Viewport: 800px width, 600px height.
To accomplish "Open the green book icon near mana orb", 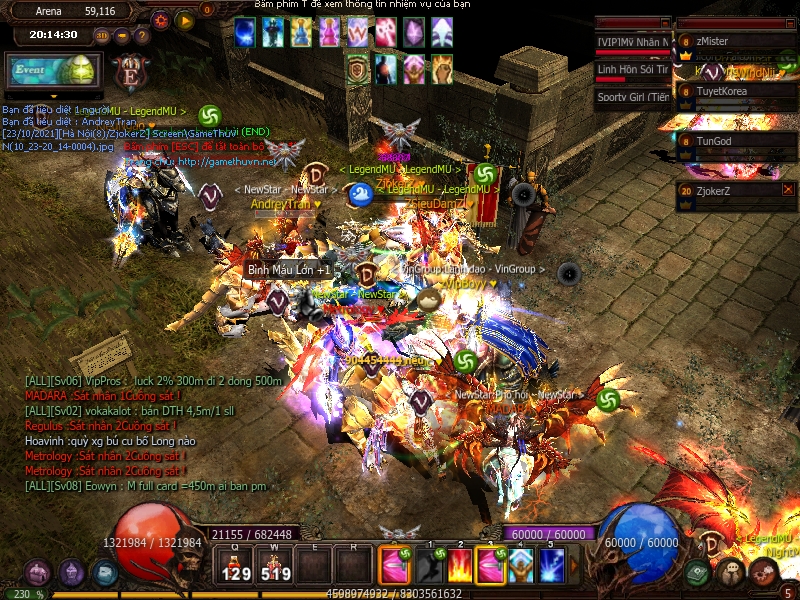I will click(x=698, y=573).
